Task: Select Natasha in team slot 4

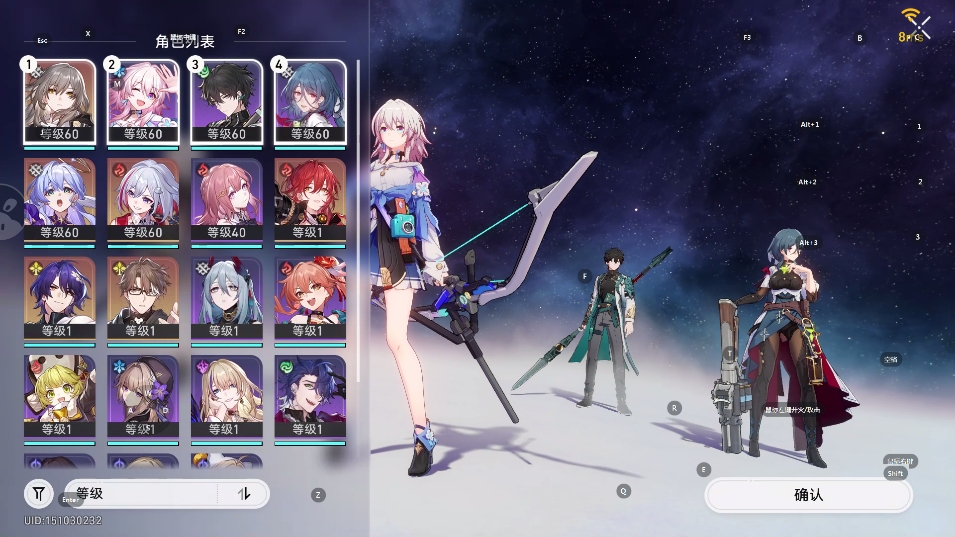Action: [x=309, y=102]
